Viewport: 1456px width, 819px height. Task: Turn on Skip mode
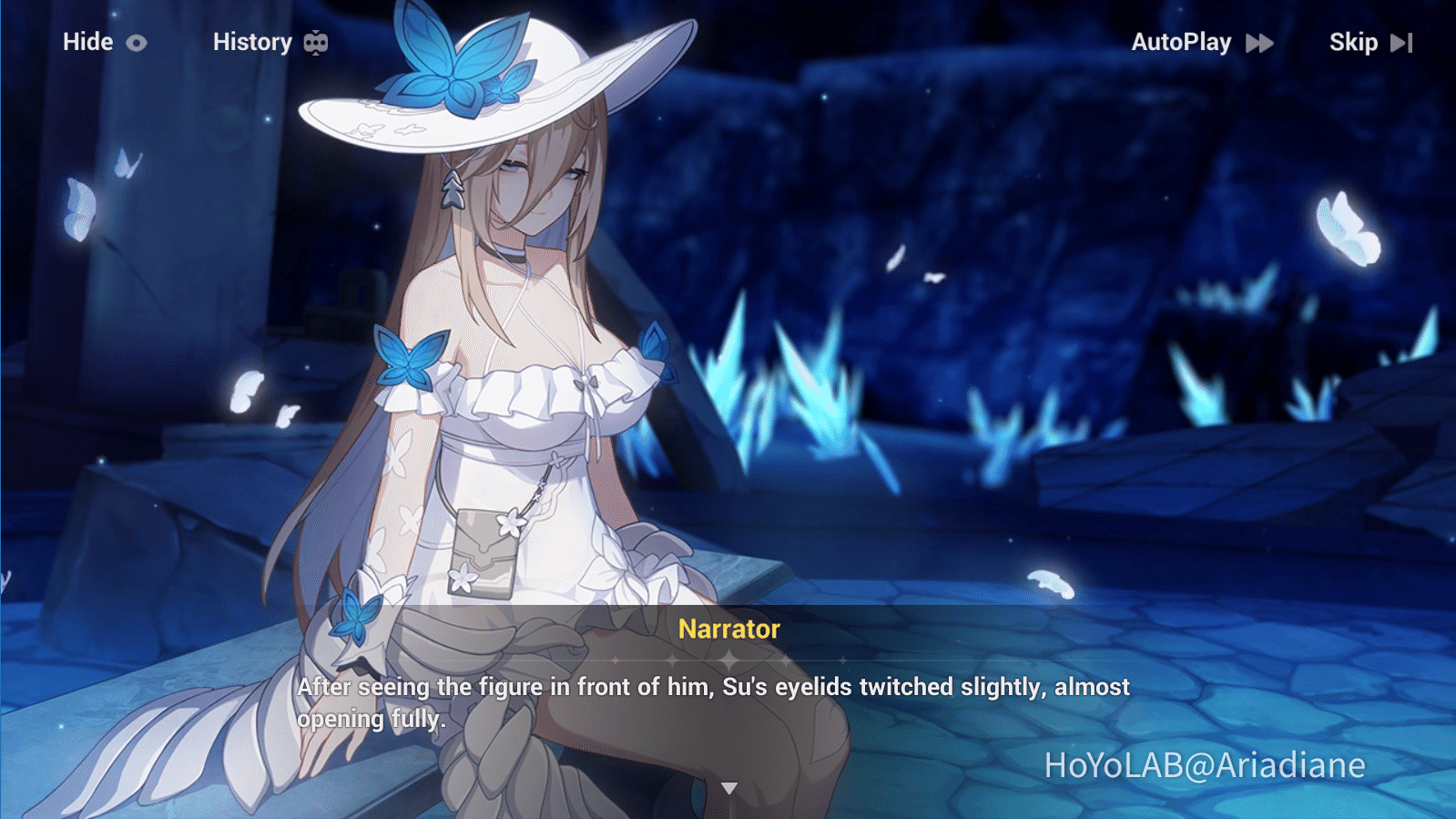pyautogui.click(x=1354, y=42)
